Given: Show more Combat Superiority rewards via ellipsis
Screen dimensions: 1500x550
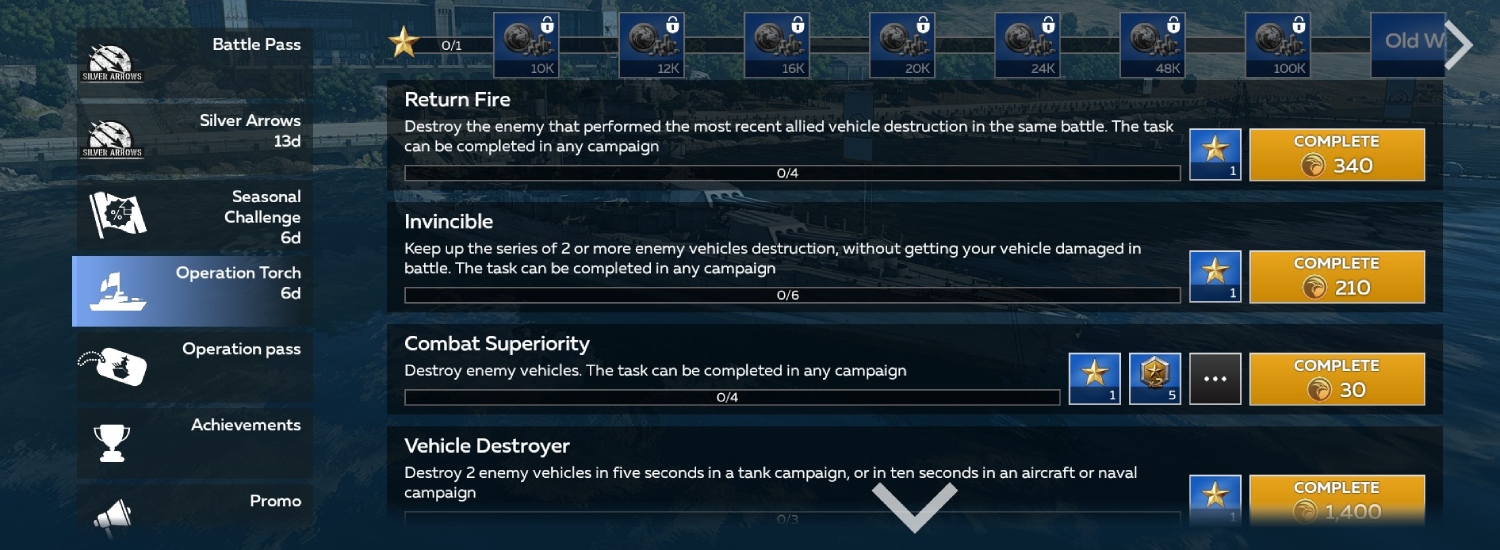Looking at the screenshot, I should tap(1215, 379).
